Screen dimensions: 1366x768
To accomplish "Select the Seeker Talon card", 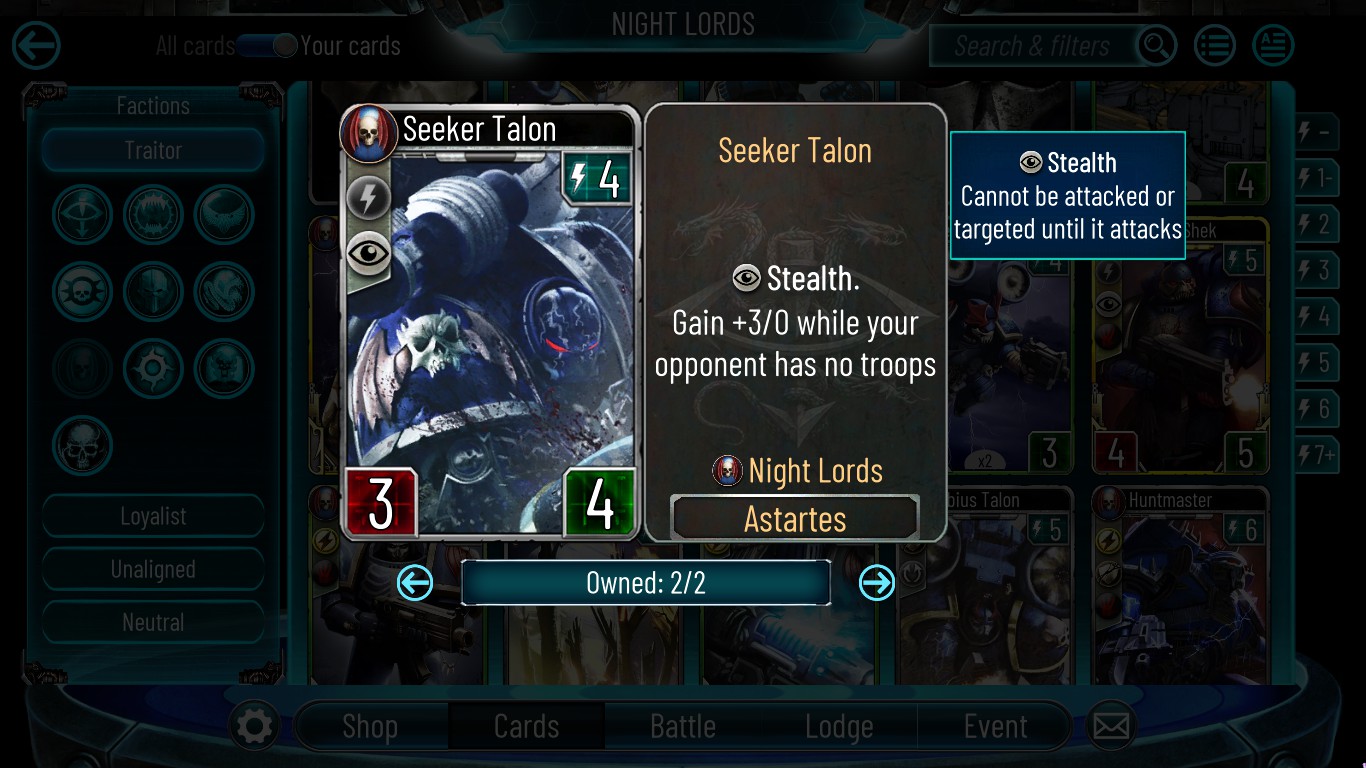I will click(490, 322).
